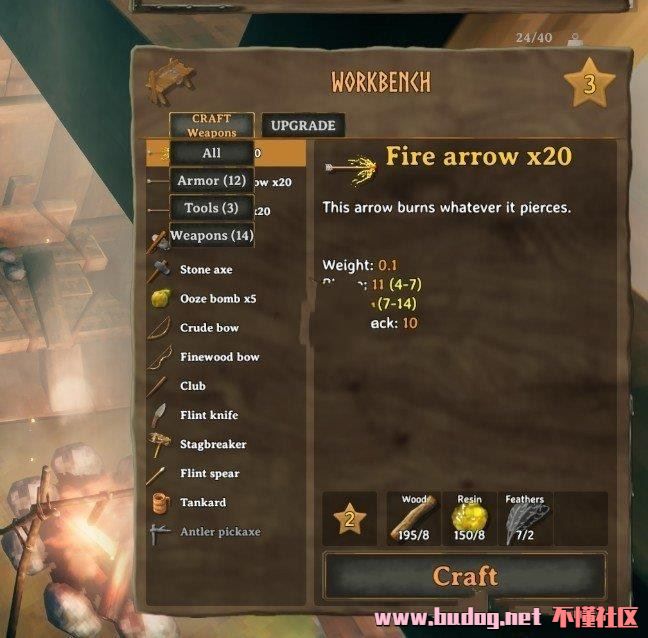Image resolution: width=648 pixels, height=638 pixels.
Task: Filter recipes by Tools (3)
Action: (211, 208)
